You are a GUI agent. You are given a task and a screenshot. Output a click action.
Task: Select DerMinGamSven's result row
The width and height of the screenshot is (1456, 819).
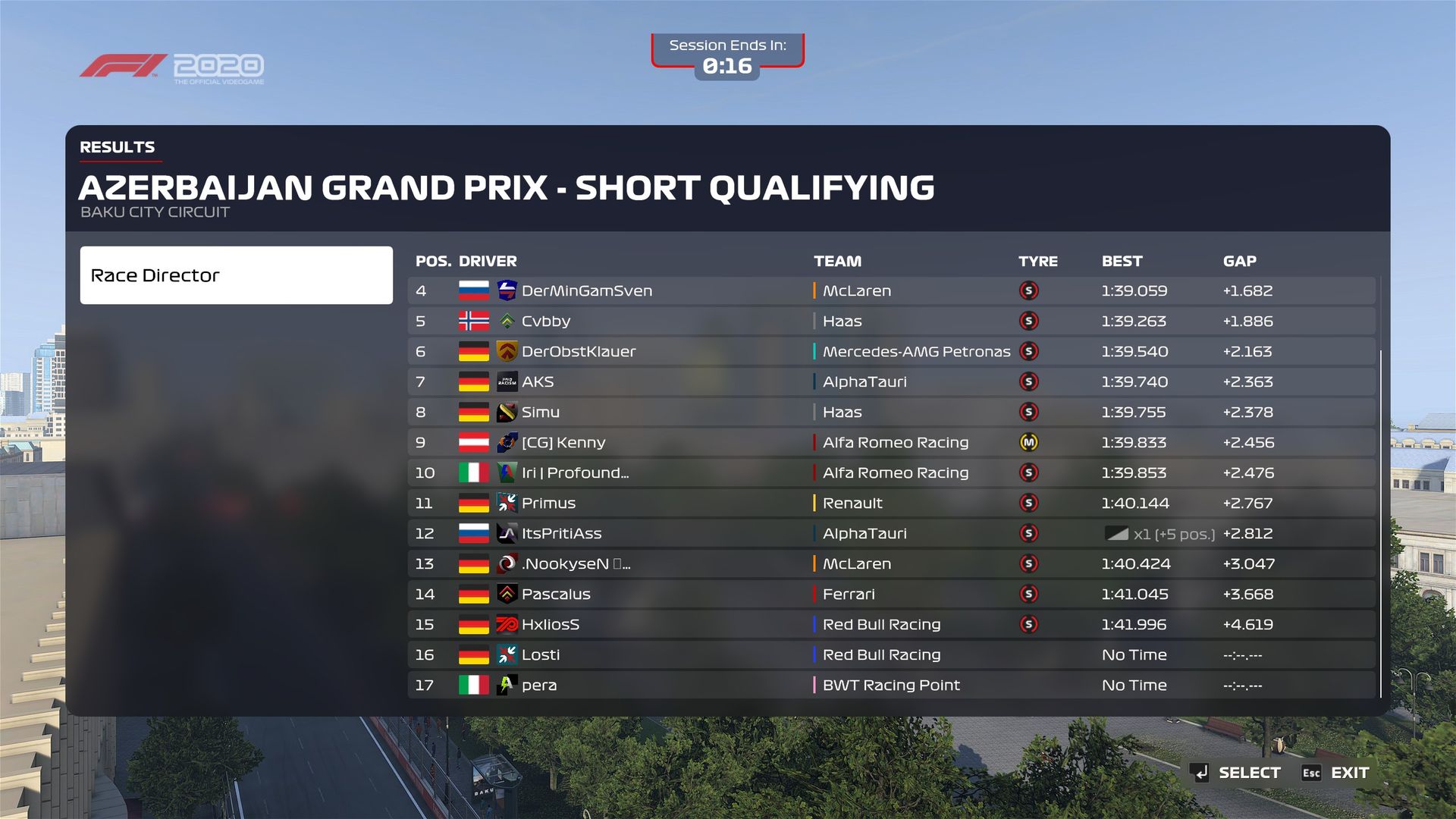[891, 291]
